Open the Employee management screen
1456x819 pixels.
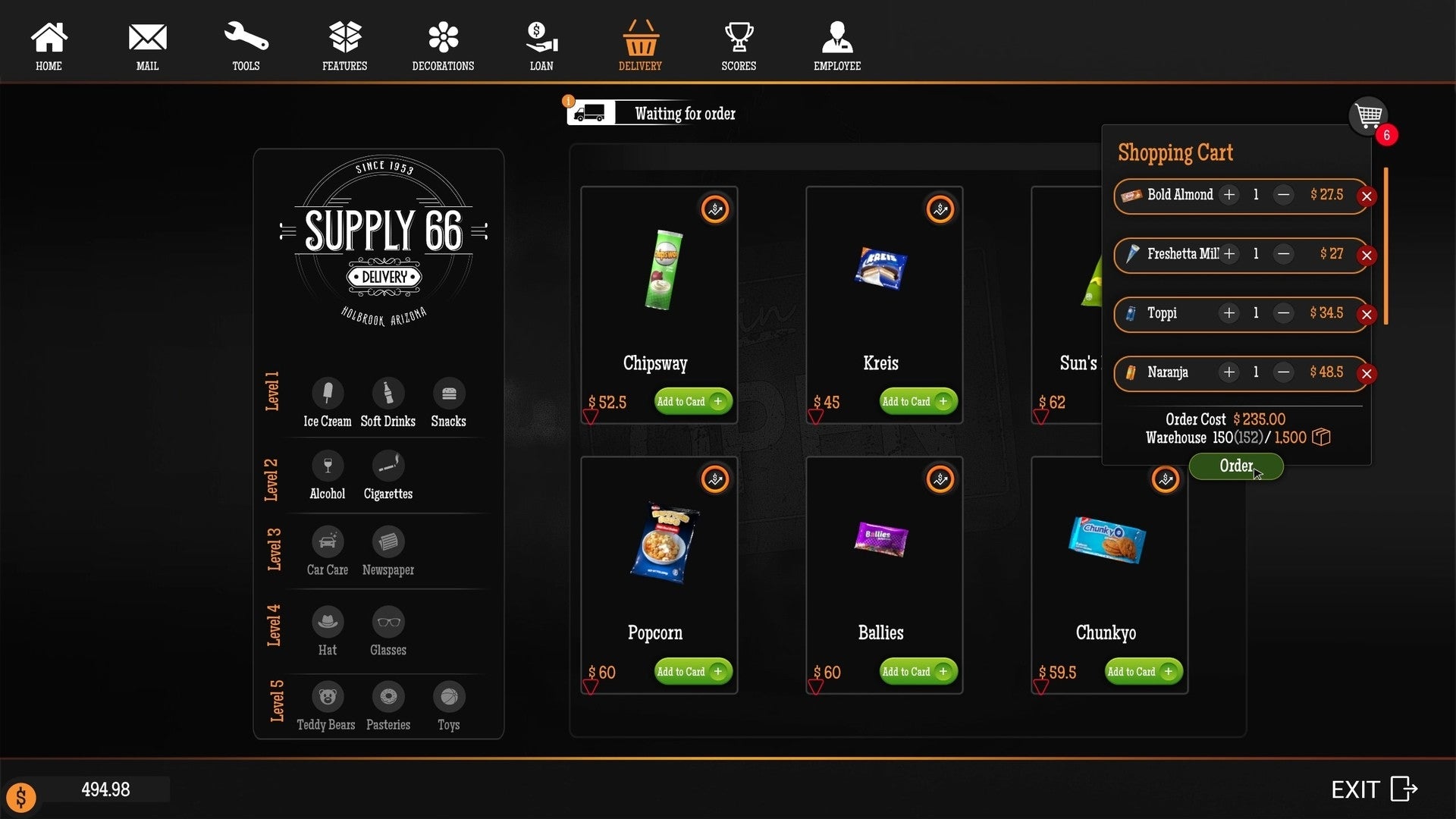coord(836,45)
